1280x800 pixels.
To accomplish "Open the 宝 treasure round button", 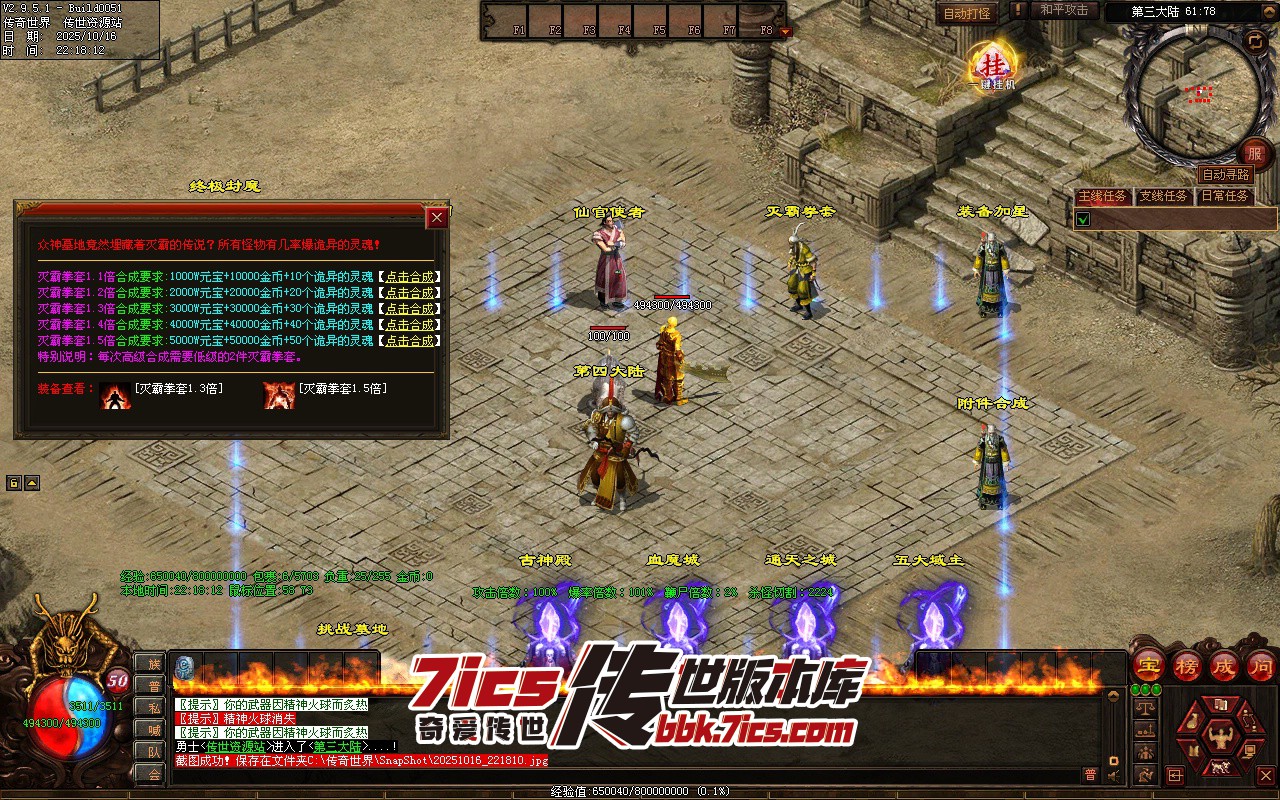I will click(1149, 665).
